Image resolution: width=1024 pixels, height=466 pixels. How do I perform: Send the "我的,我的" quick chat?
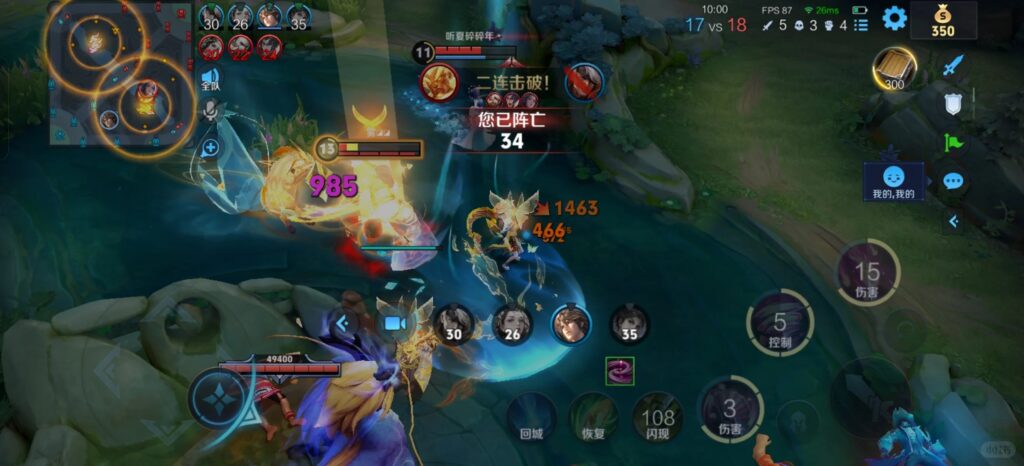[x=893, y=181]
